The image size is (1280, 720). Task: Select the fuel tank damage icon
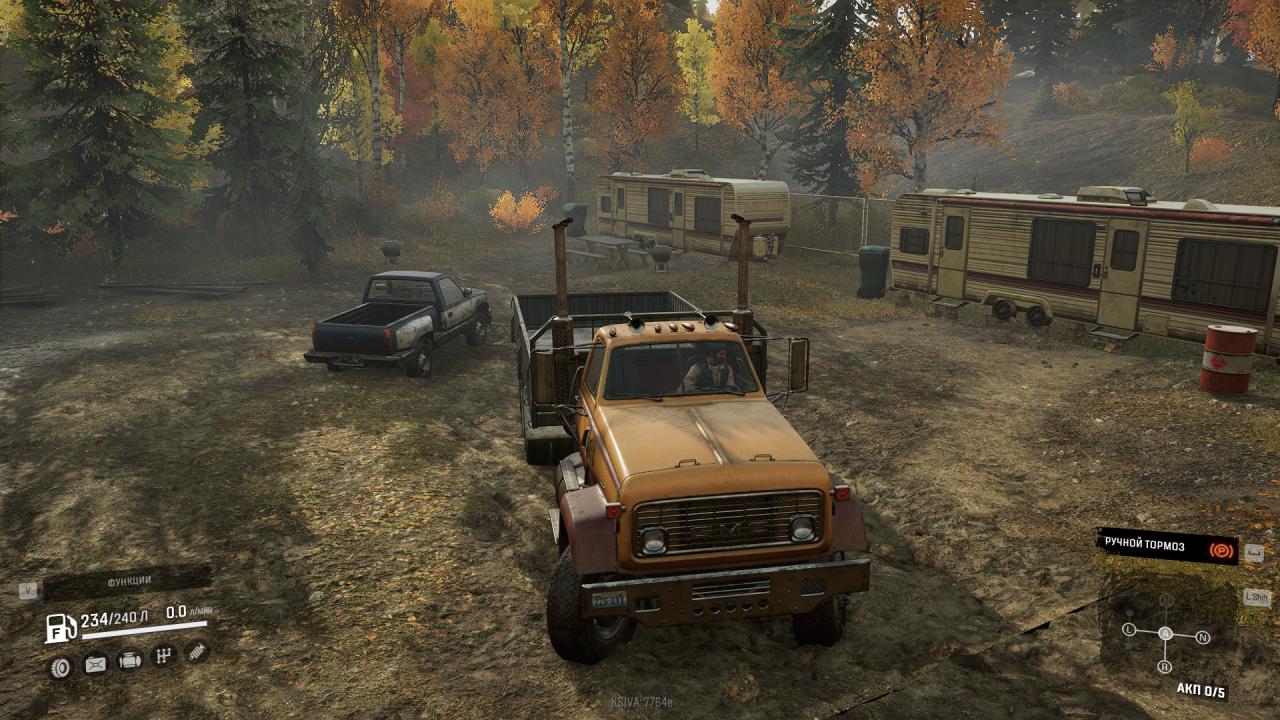coord(95,663)
